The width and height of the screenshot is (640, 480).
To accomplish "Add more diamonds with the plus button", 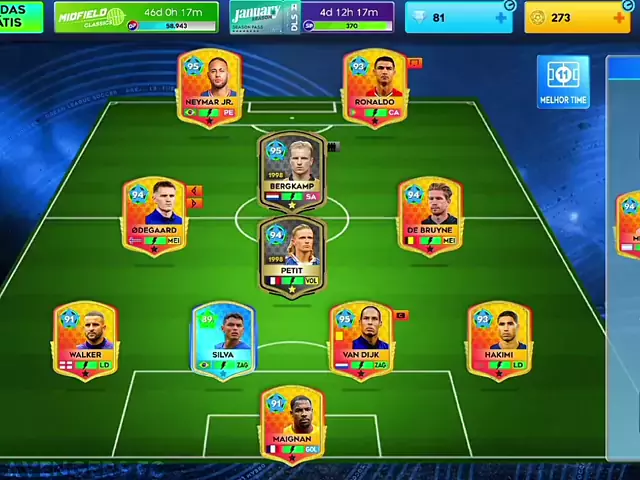I will 501,17.
